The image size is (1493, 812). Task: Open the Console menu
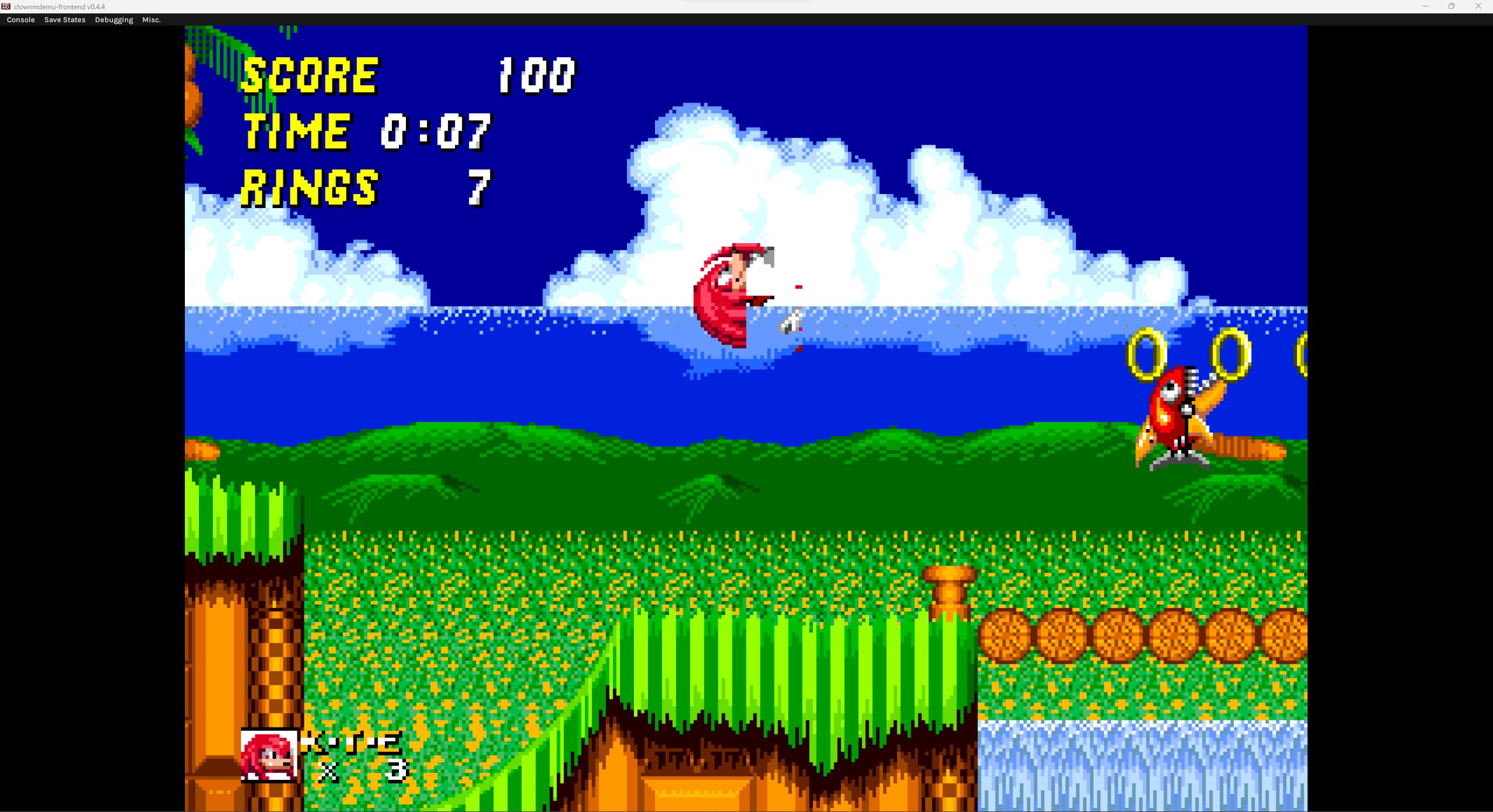click(20, 19)
